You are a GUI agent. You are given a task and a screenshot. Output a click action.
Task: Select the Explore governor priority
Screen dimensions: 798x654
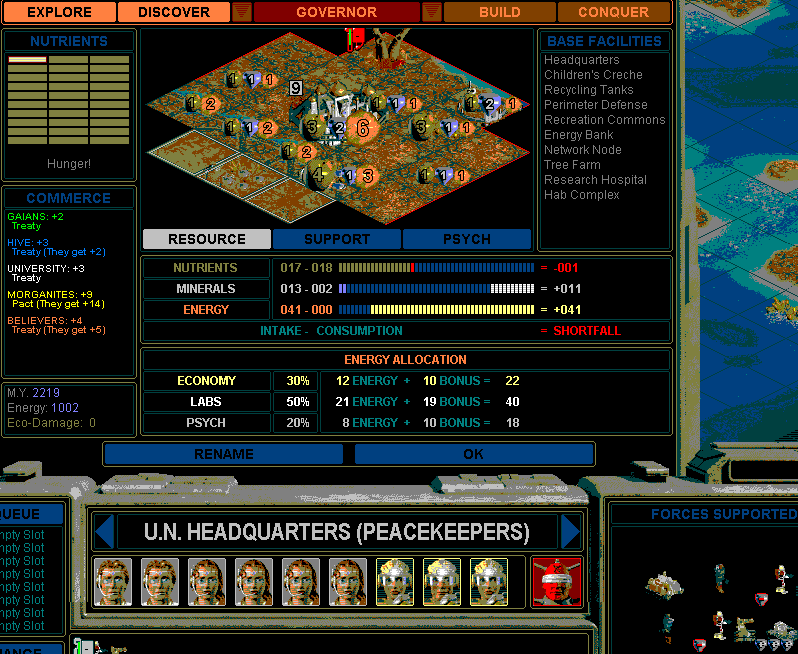coord(59,12)
